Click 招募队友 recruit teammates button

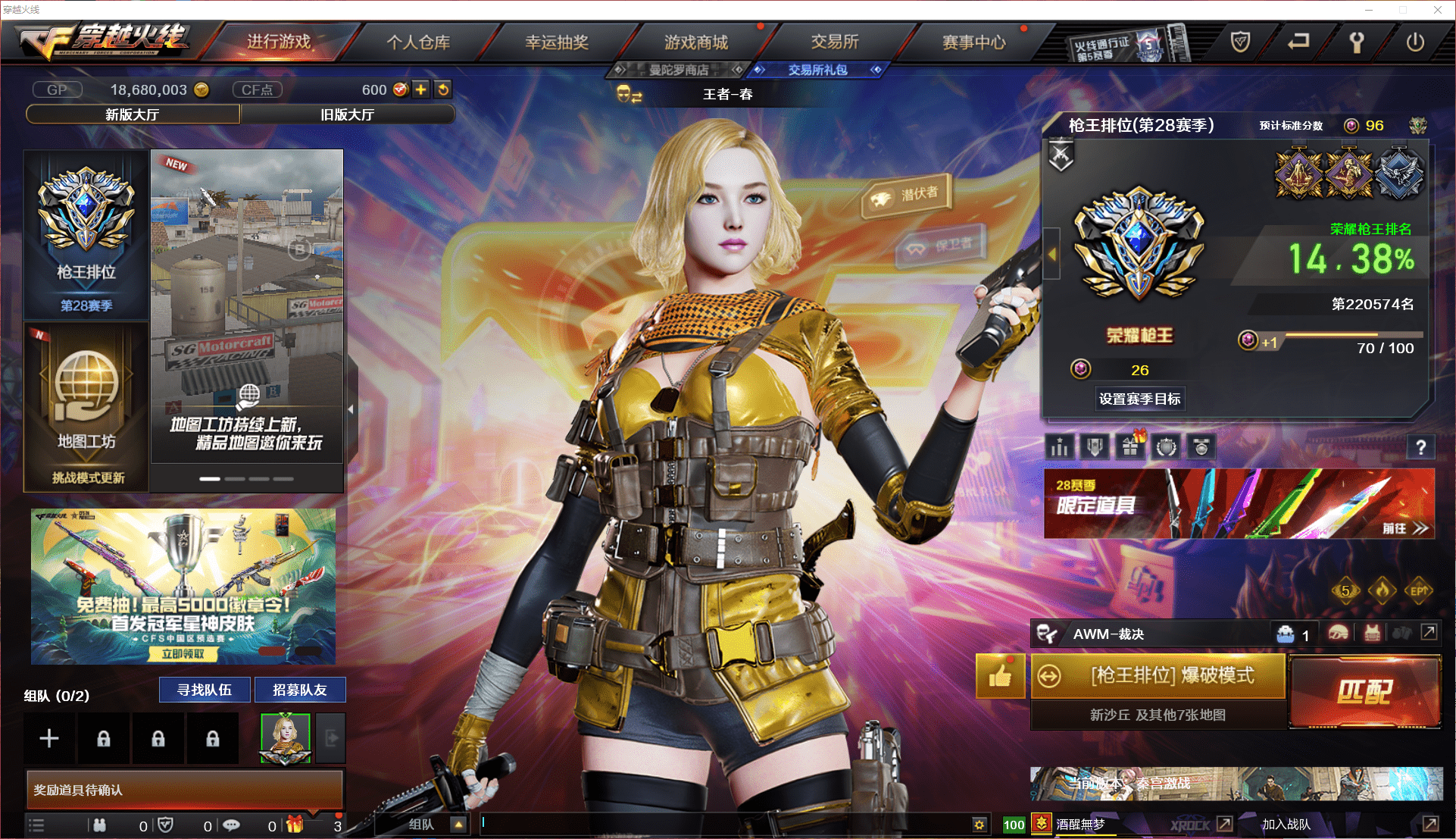pos(299,690)
